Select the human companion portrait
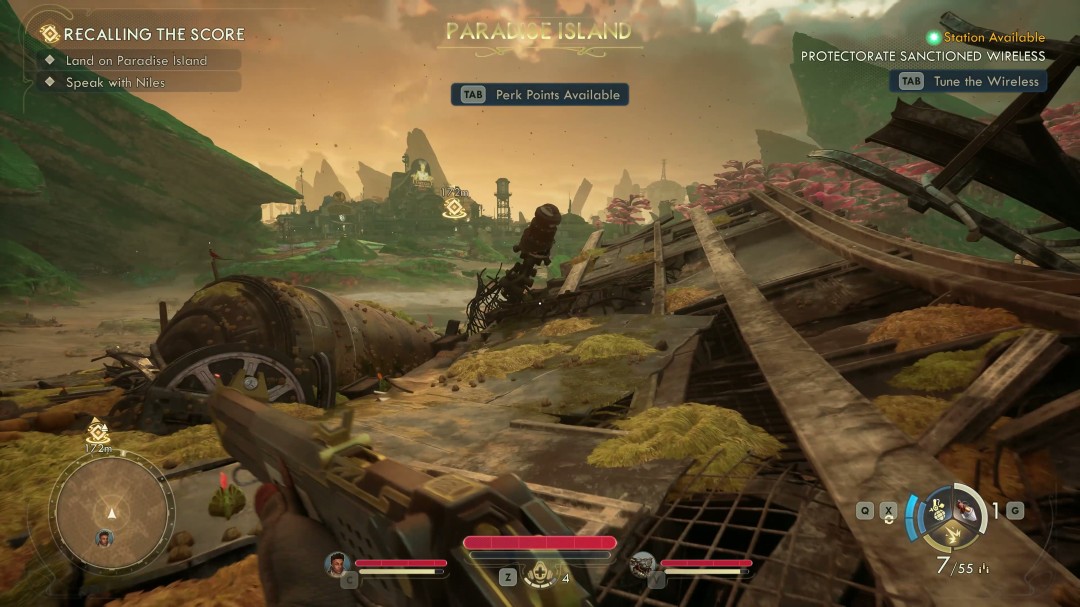Screen dimensions: 1080x607 click(337, 564)
